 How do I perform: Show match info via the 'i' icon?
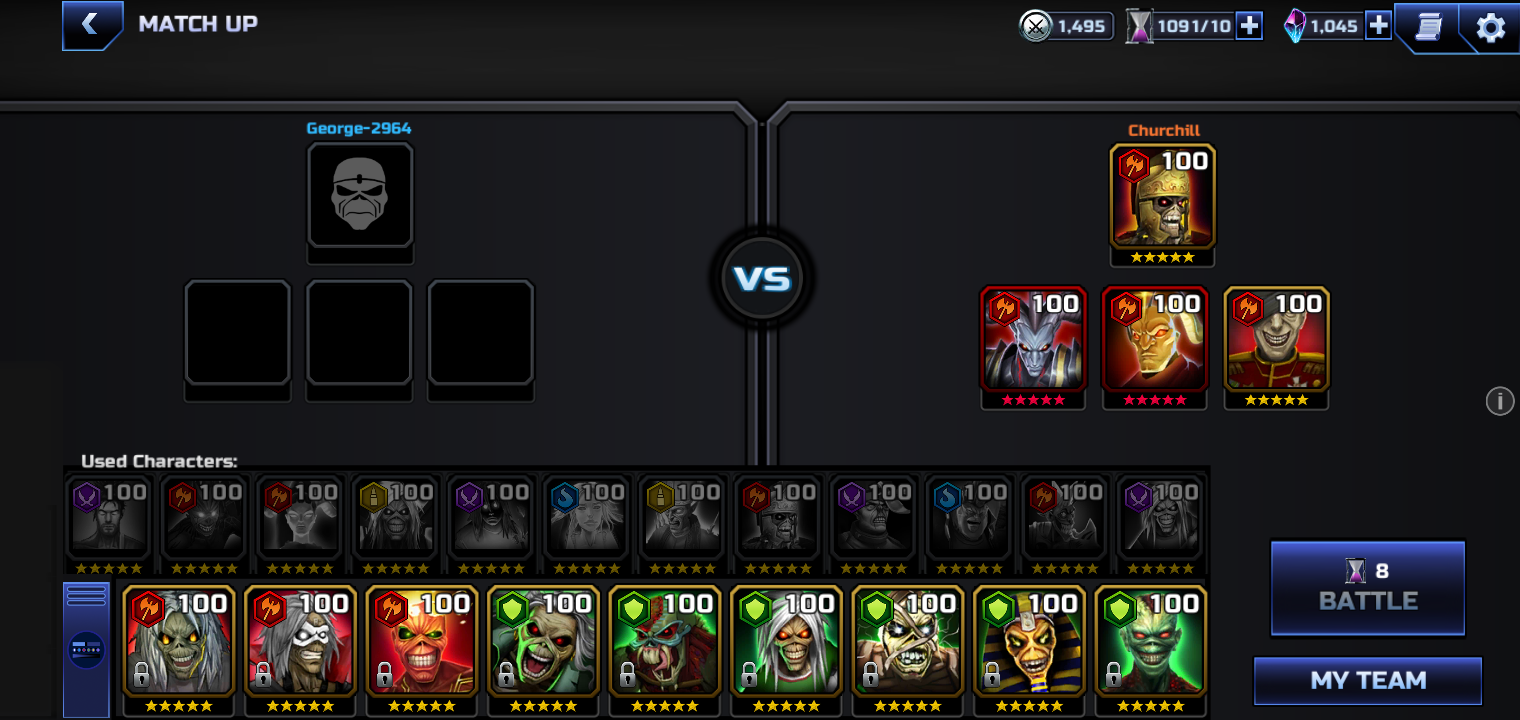tap(1499, 401)
